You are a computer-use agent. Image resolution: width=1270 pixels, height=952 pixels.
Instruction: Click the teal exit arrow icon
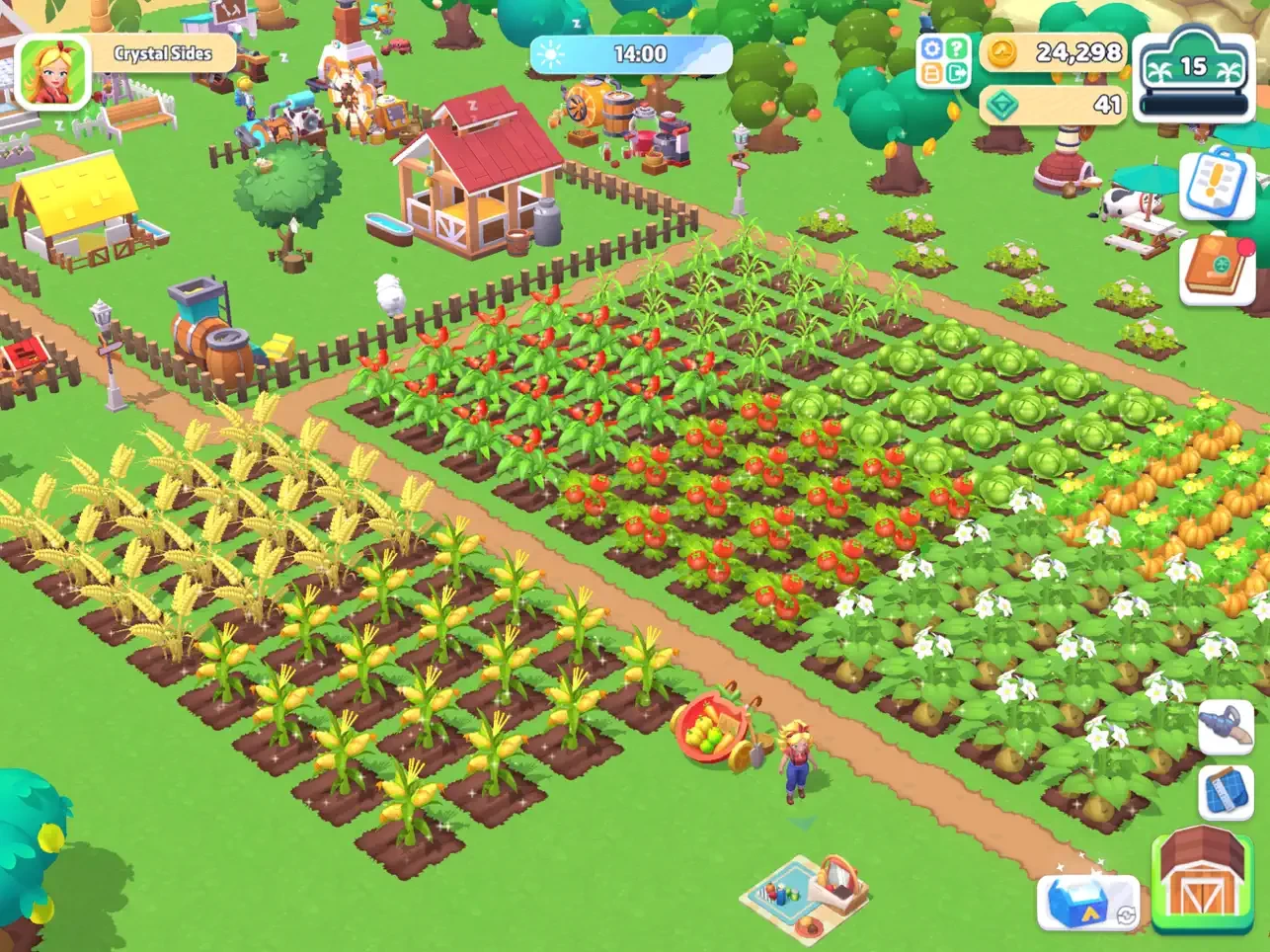point(956,74)
